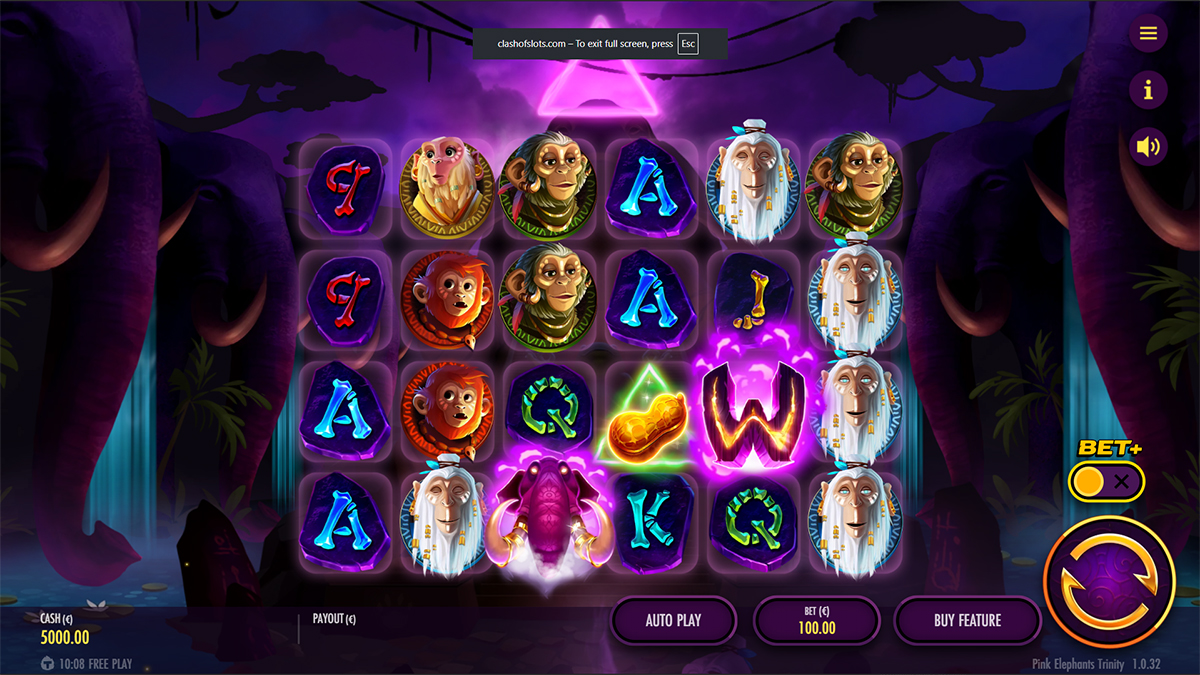Open the hamburger menu
Screen dimensions: 1200x675
[x=1148, y=34]
